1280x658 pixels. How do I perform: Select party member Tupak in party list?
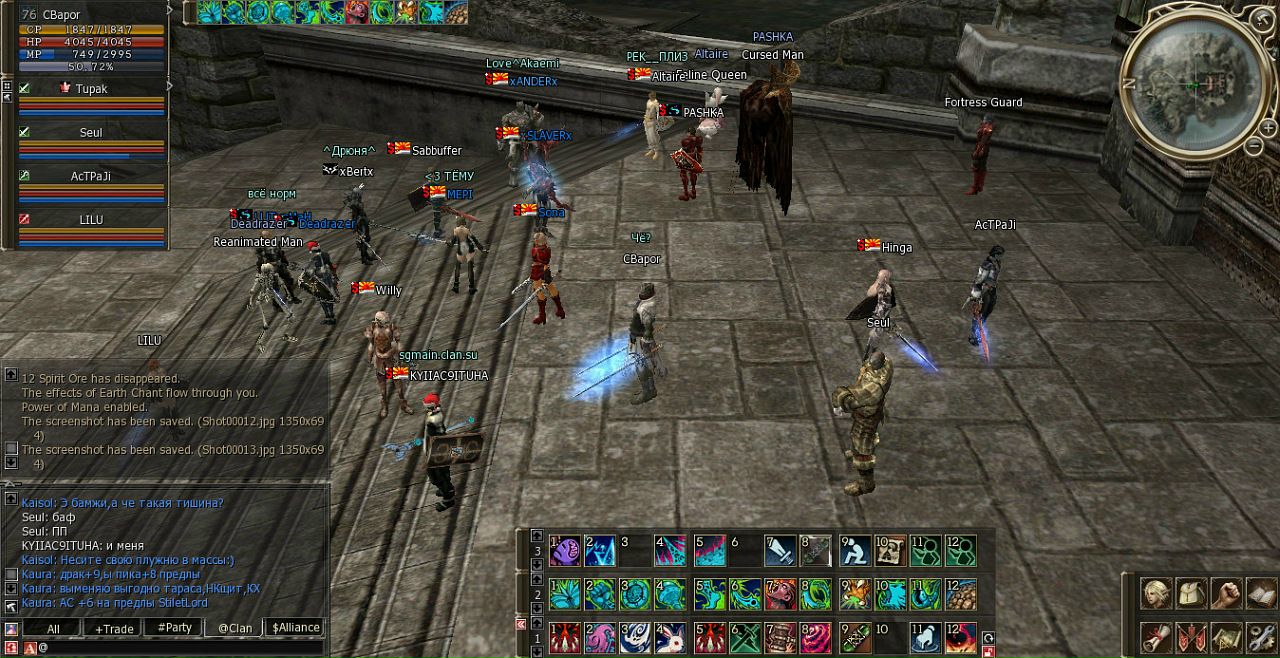(x=92, y=89)
